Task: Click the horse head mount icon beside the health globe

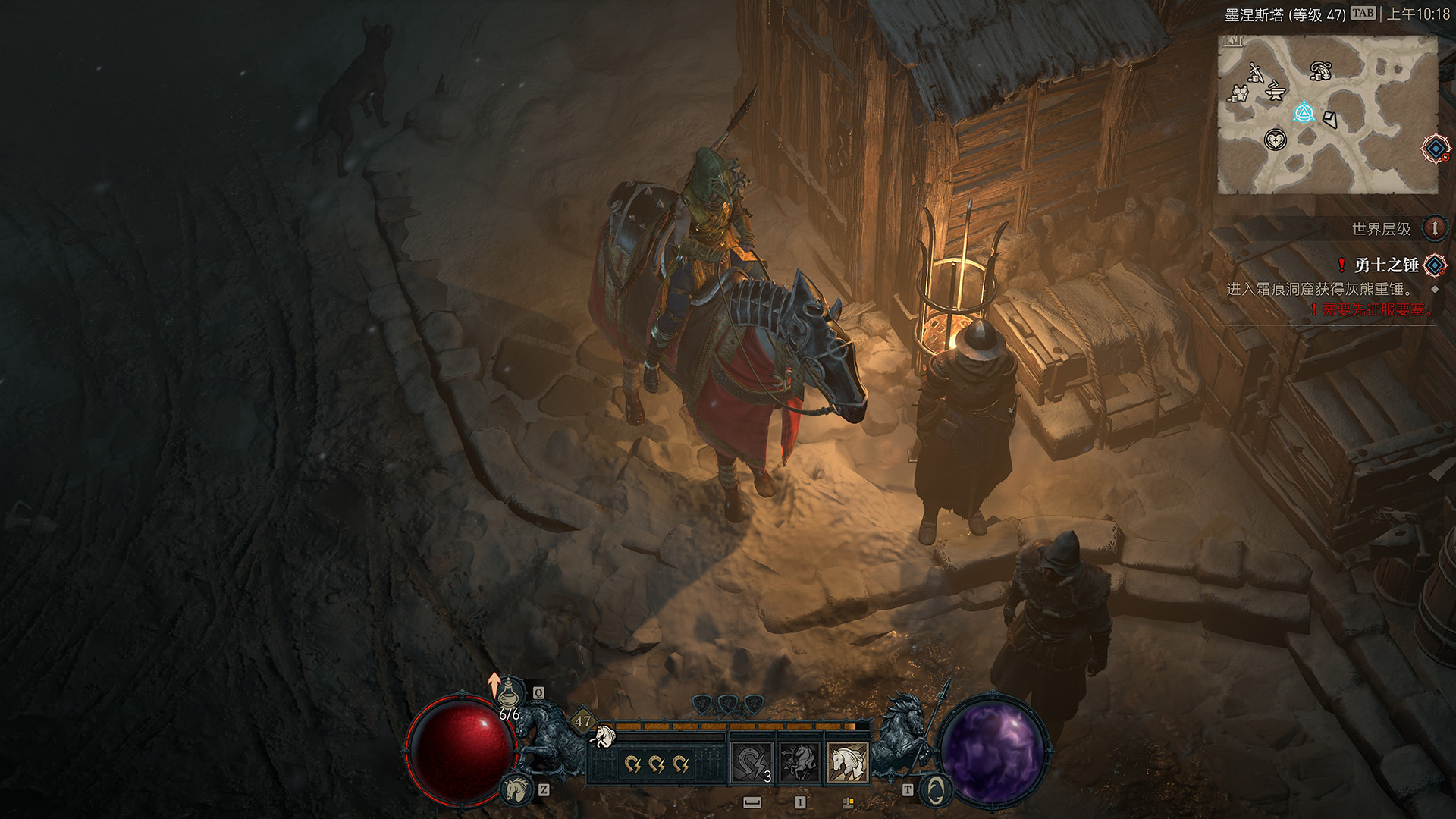Action: click(517, 789)
